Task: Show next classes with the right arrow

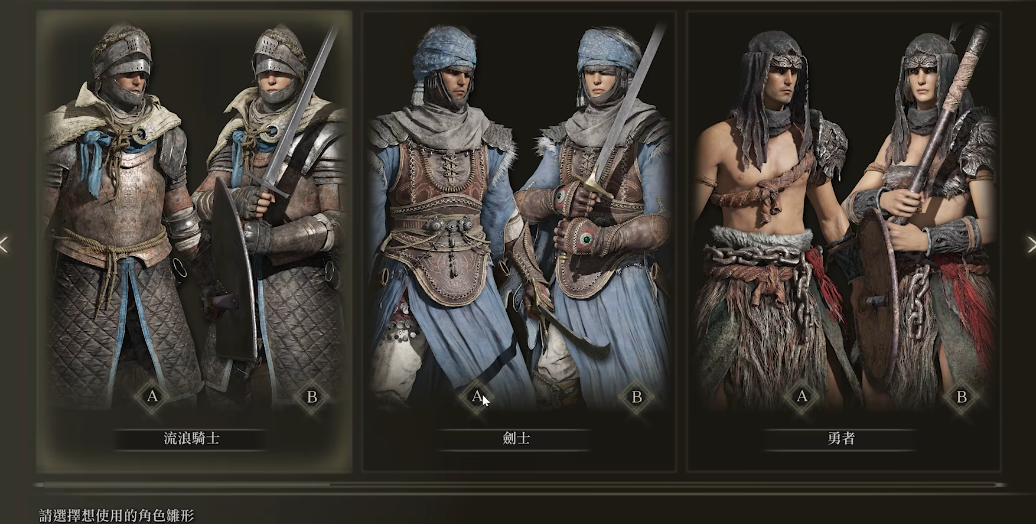Action: [1030, 243]
